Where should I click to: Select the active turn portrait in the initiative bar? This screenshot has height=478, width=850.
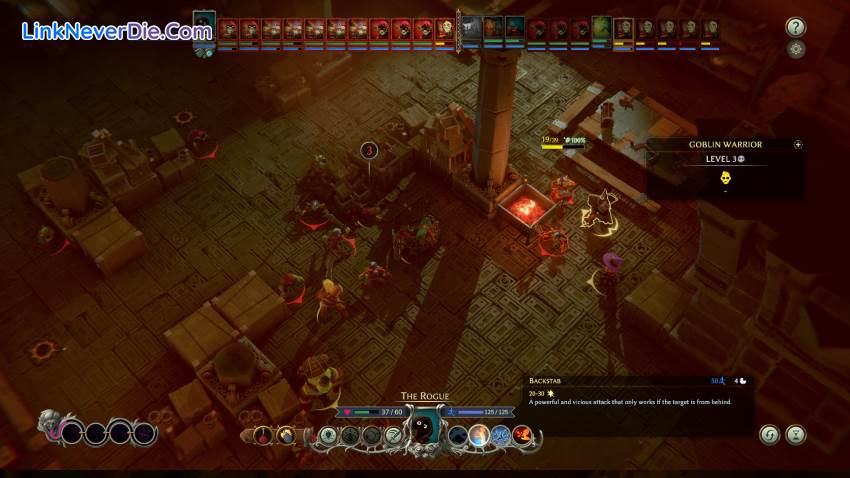(x=204, y=26)
